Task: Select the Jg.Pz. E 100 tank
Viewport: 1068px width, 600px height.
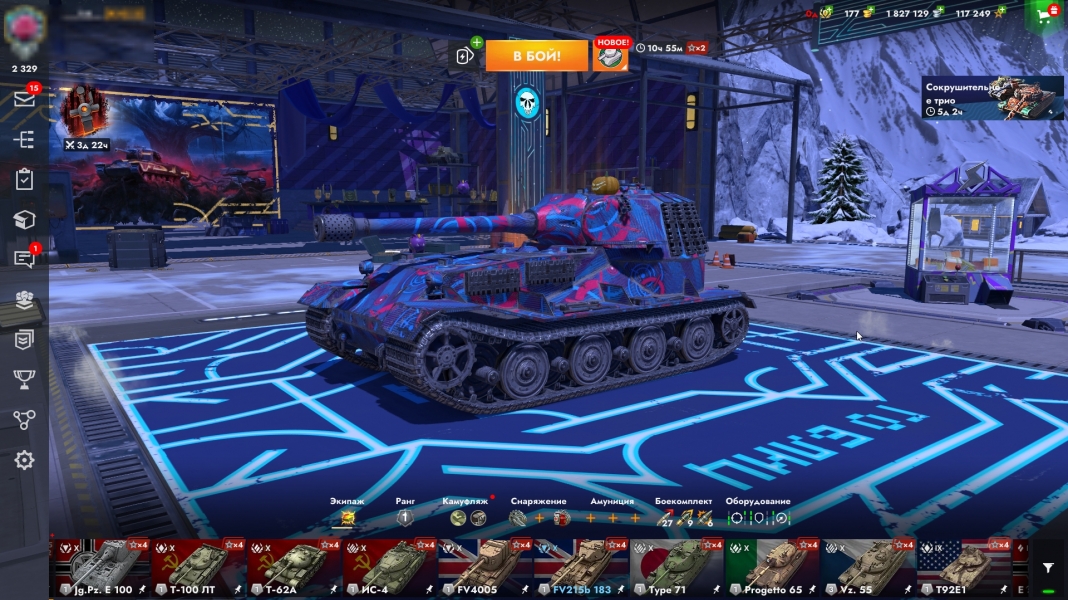Action: pyautogui.click(x=101, y=567)
